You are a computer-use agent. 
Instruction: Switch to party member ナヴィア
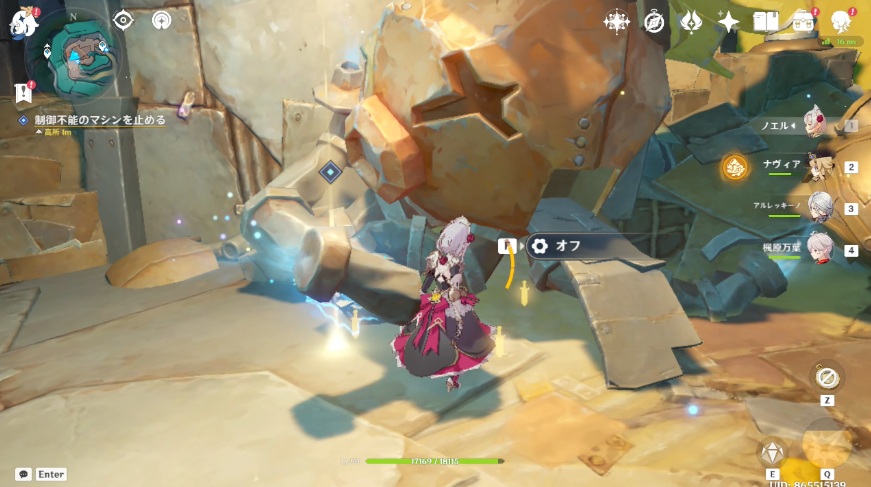point(820,166)
